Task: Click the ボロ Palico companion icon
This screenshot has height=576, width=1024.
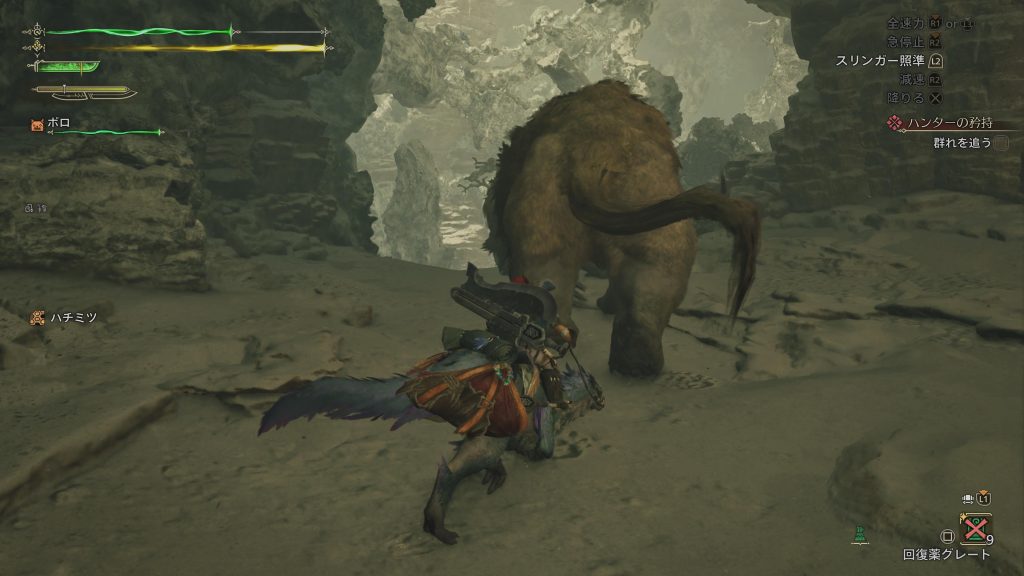Action: [x=38, y=124]
